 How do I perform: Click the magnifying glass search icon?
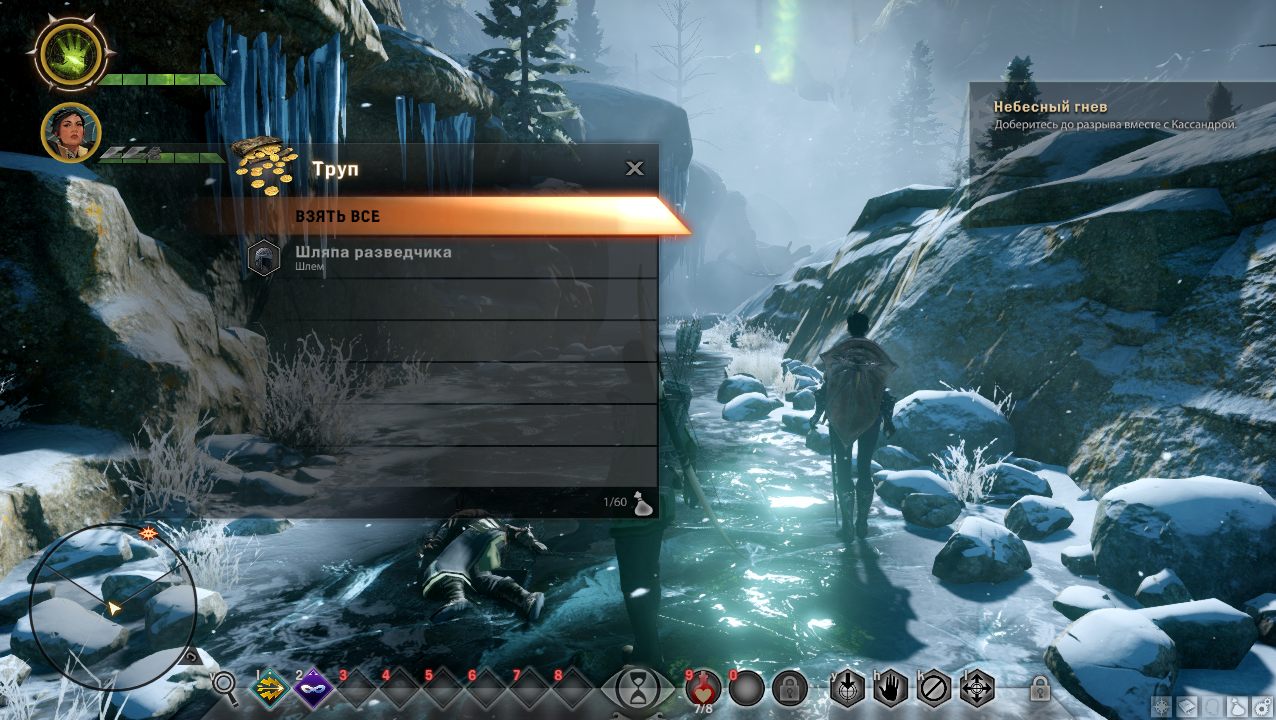(226, 686)
